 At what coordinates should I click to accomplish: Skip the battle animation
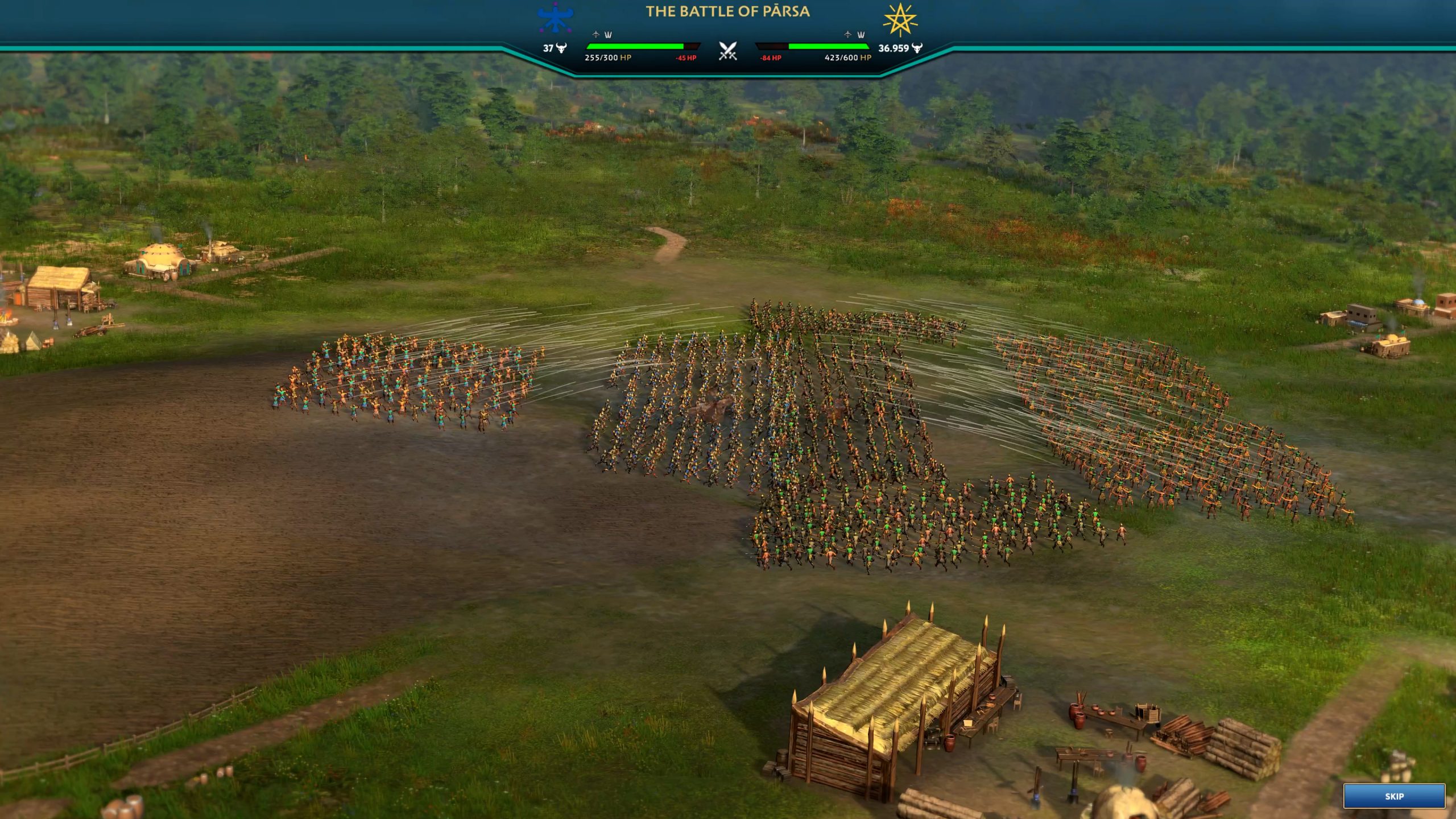(1393, 796)
